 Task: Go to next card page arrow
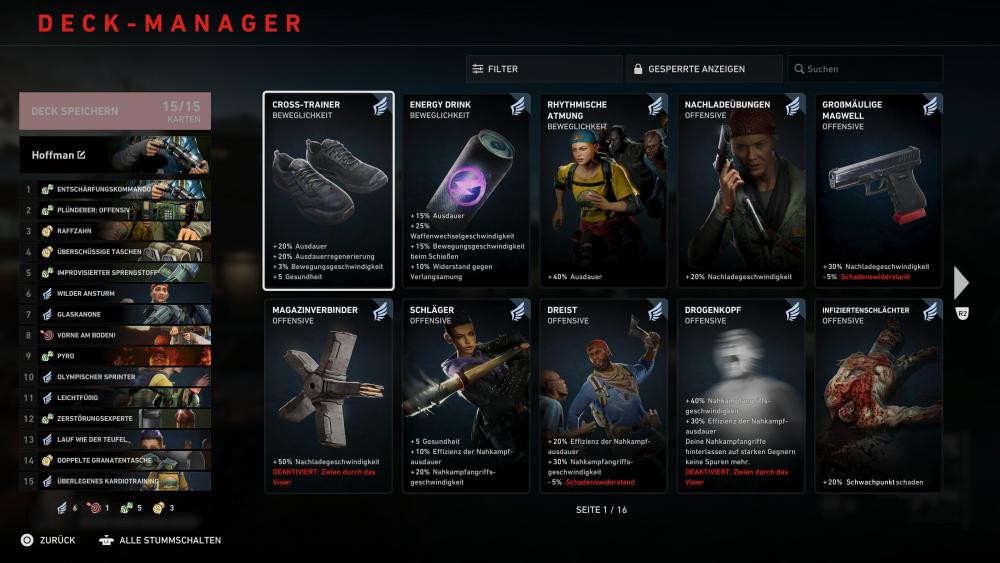961,283
